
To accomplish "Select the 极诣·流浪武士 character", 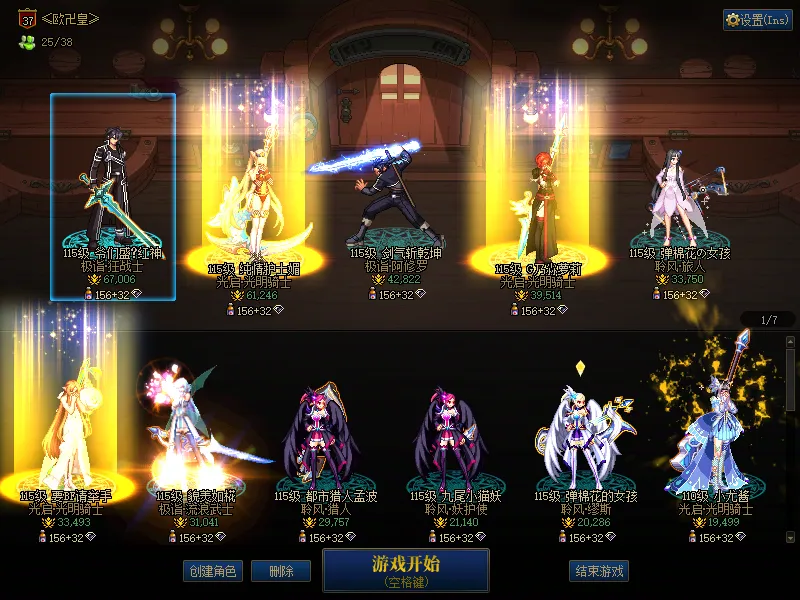I will point(193,430).
